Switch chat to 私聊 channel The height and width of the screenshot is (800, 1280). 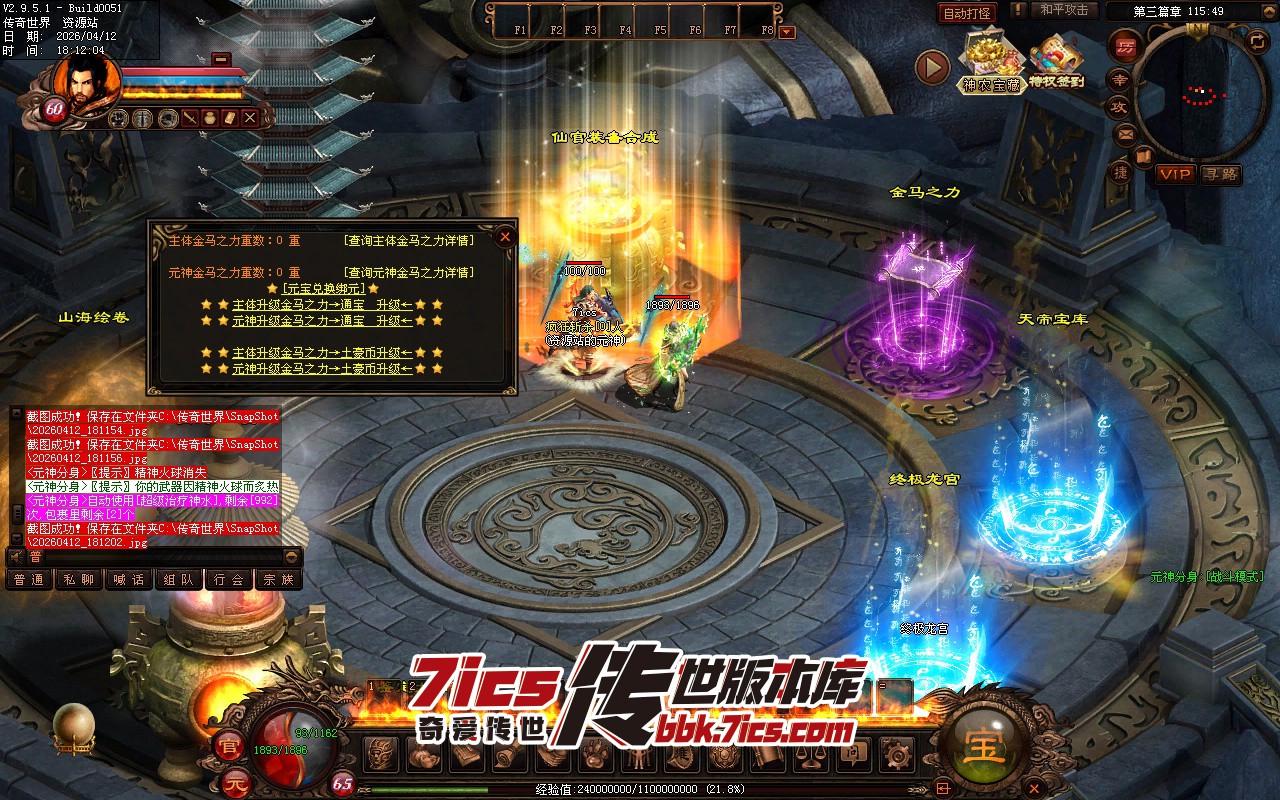click(x=79, y=579)
